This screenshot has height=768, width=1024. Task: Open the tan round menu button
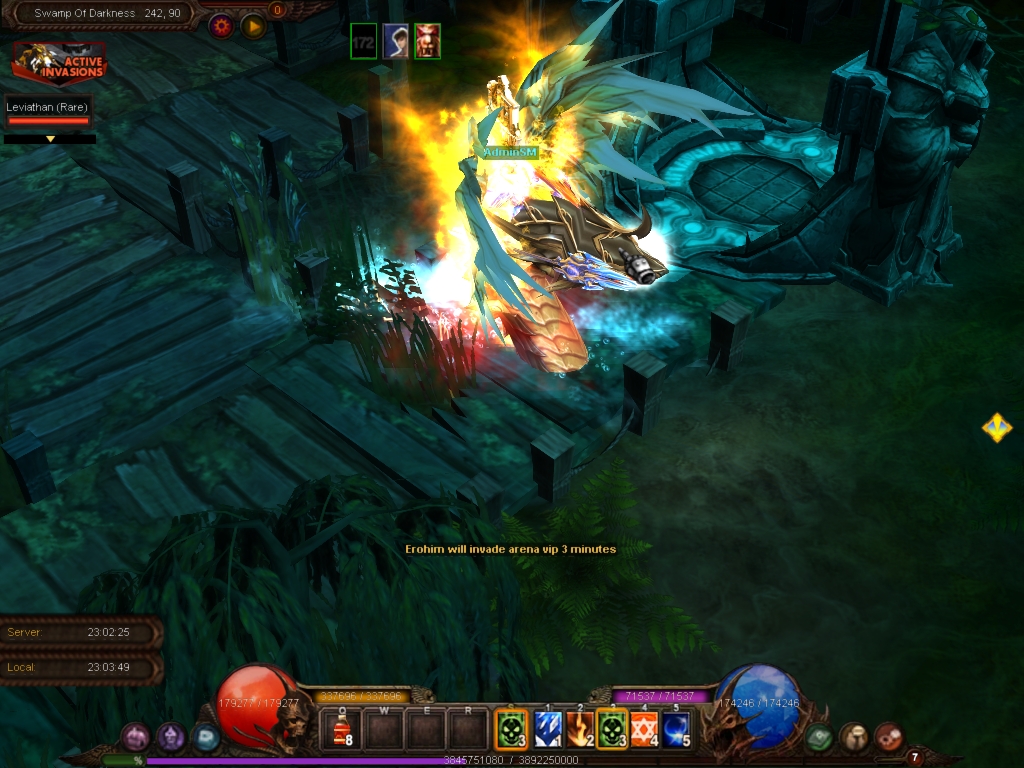click(854, 738)
